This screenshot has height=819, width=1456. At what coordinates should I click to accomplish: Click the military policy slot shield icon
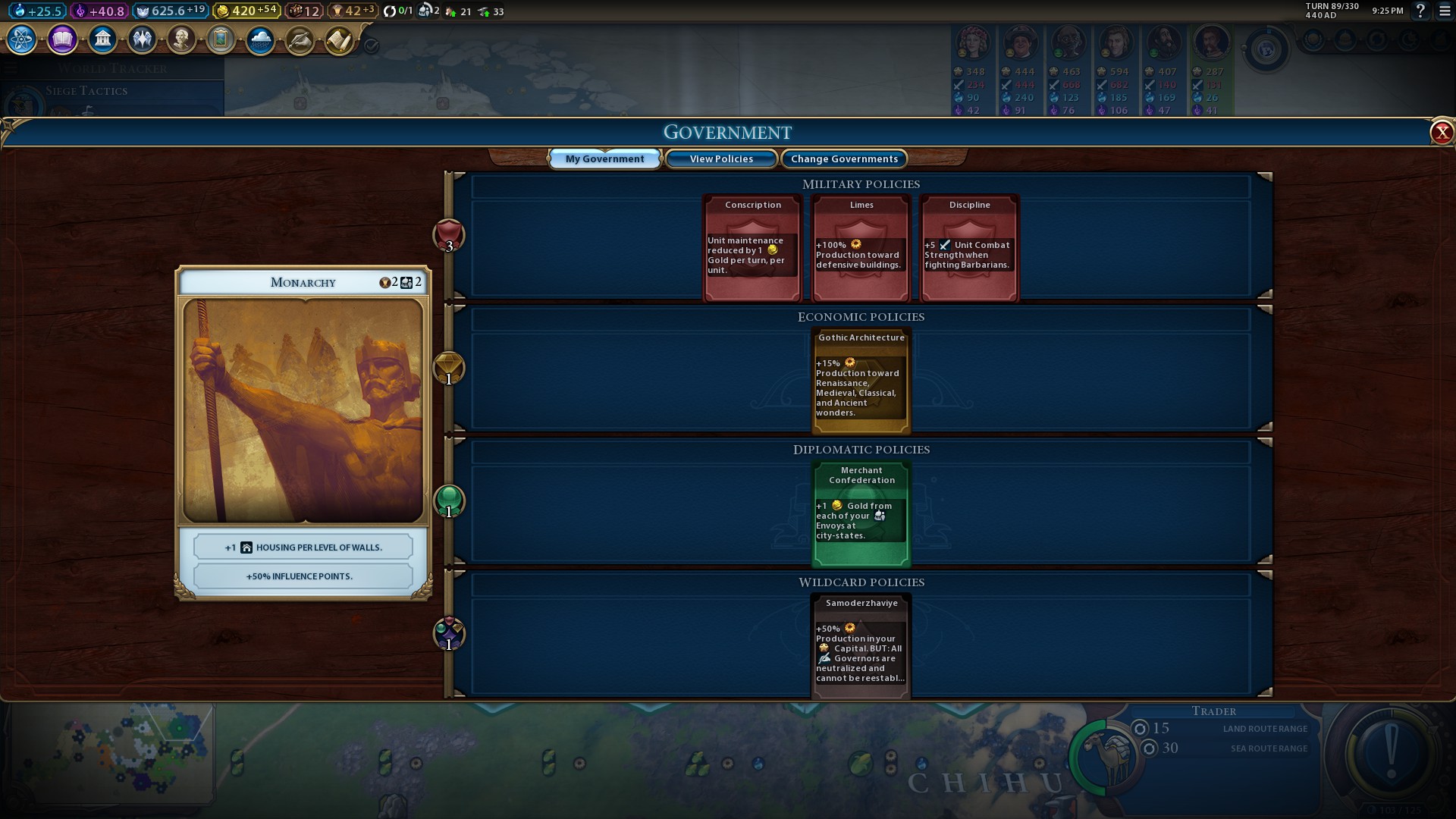(x=448, y=235)
